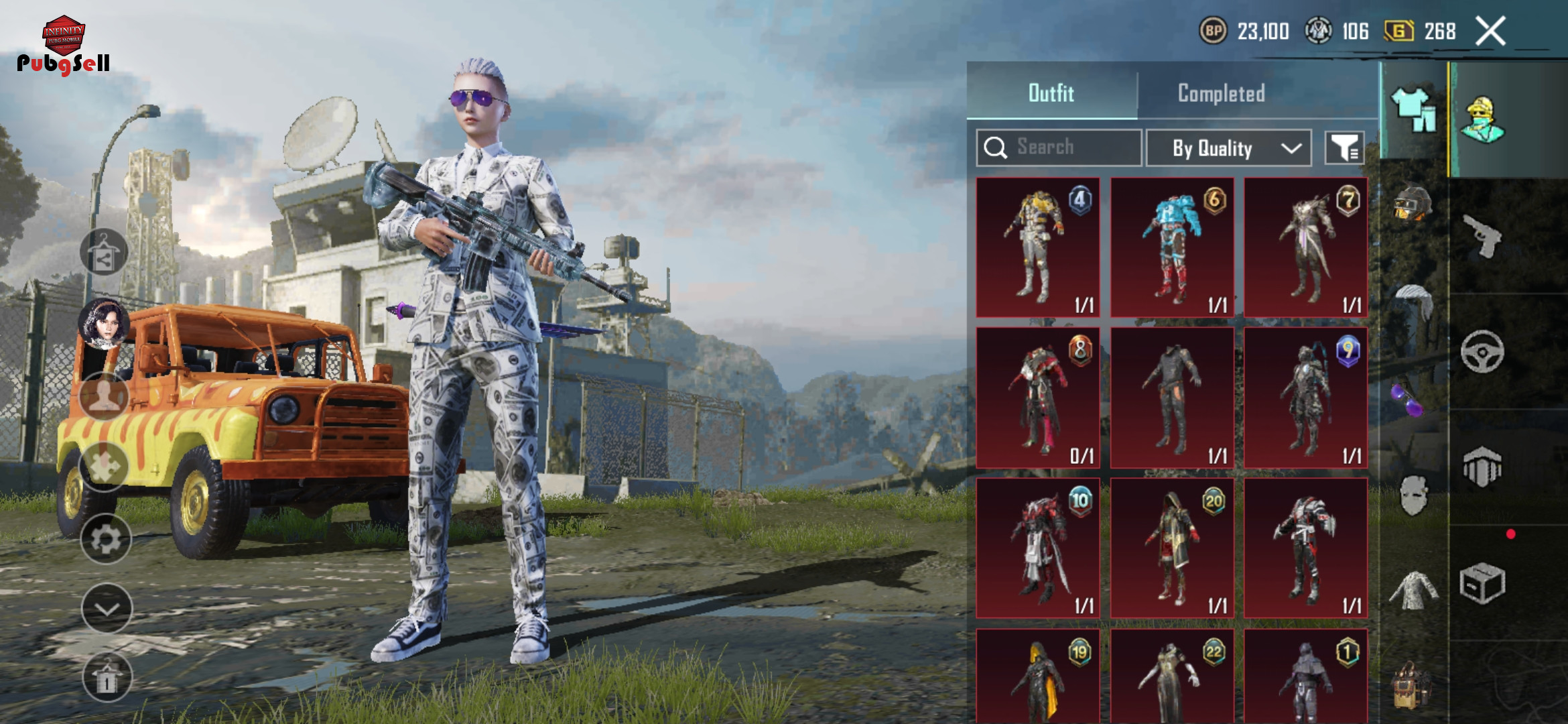Open the pistol weapon skins category
Viewport: 1568px width, 724px height.
pyautogui.click(x=1482, y=236)
